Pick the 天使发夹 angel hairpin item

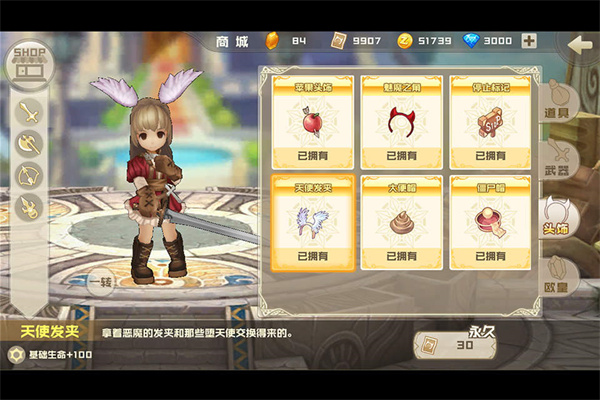point(312,222)
